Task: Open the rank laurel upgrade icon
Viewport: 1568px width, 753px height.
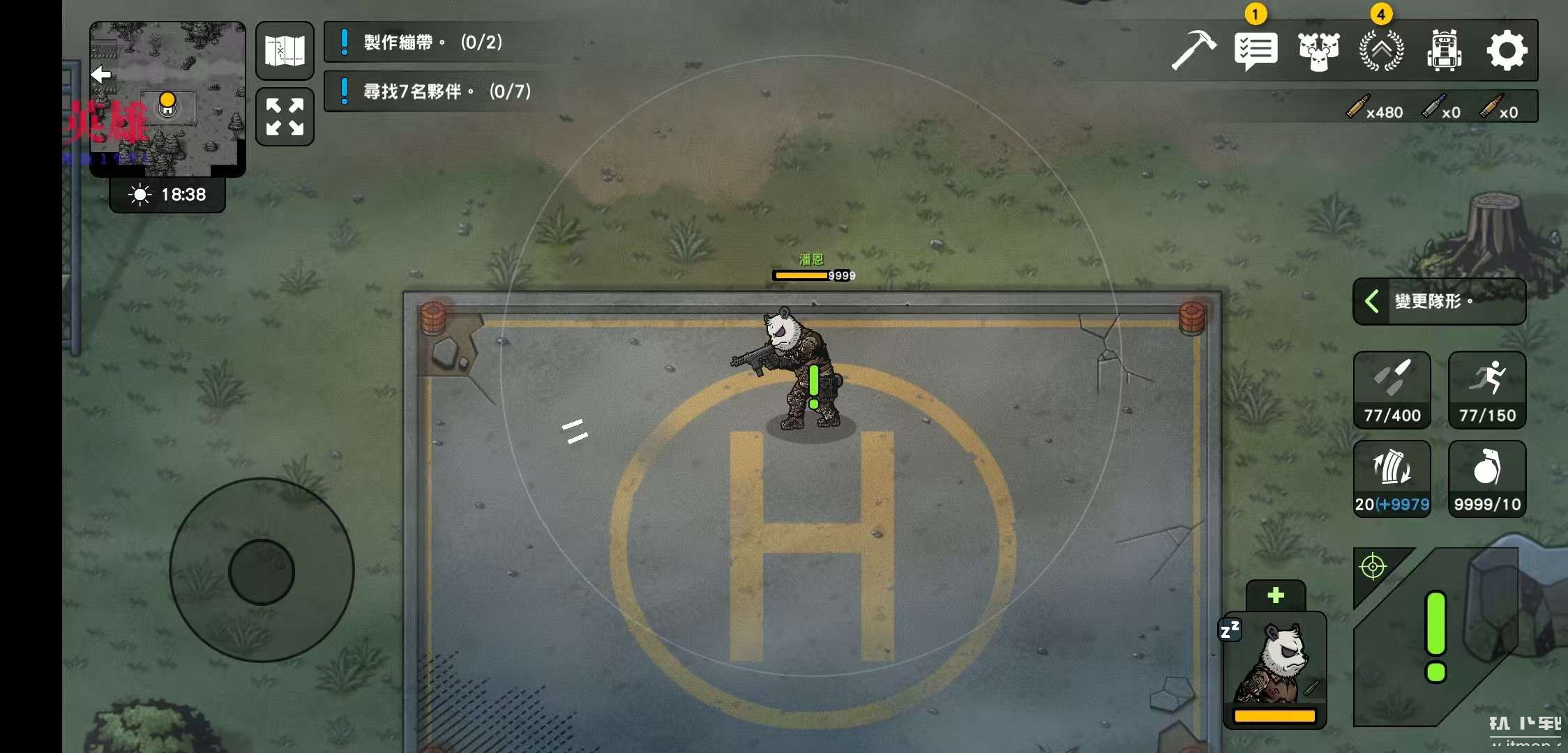Action: tap(1381, 51)
